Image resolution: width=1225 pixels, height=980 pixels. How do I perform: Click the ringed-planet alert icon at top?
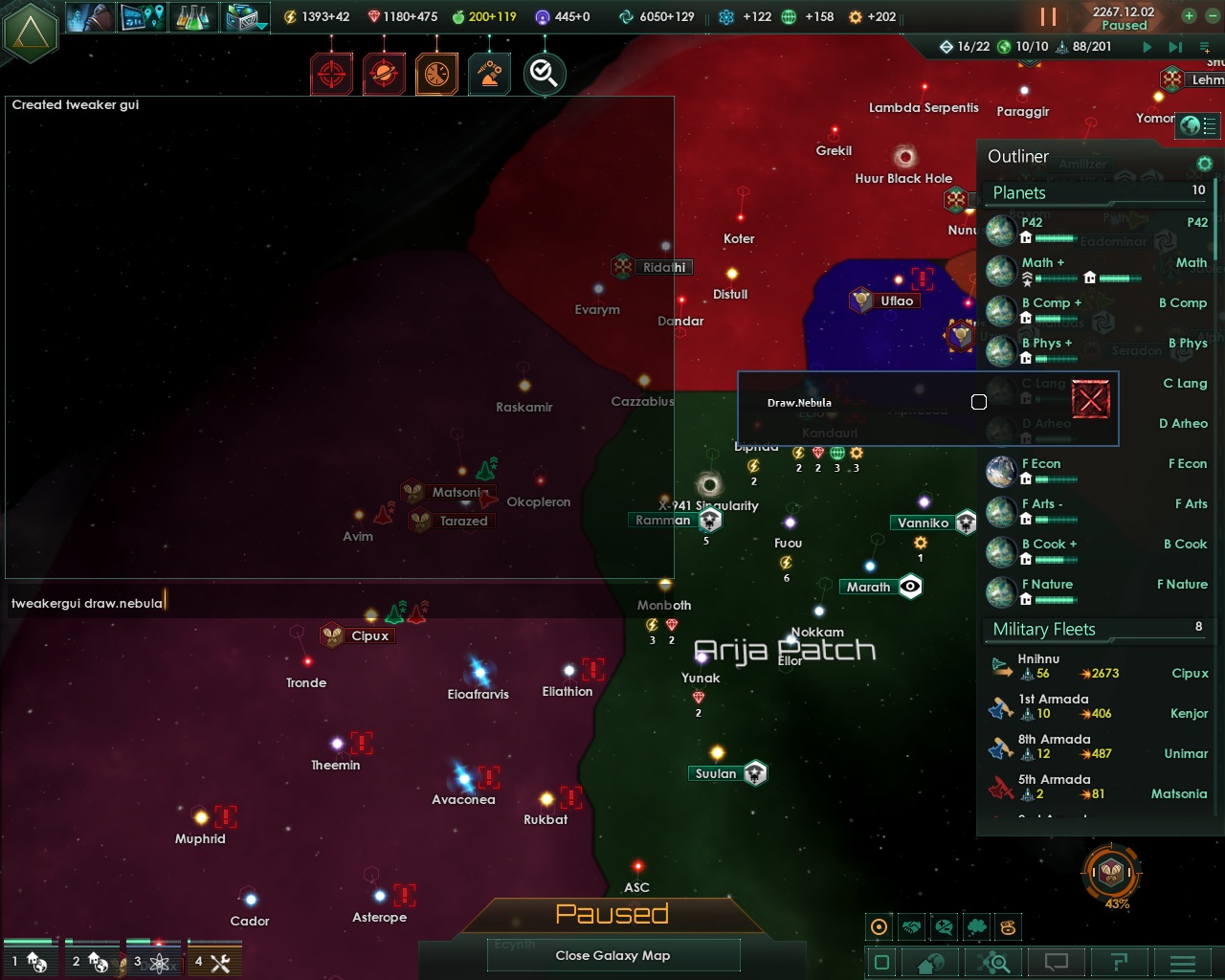(384, 73)
